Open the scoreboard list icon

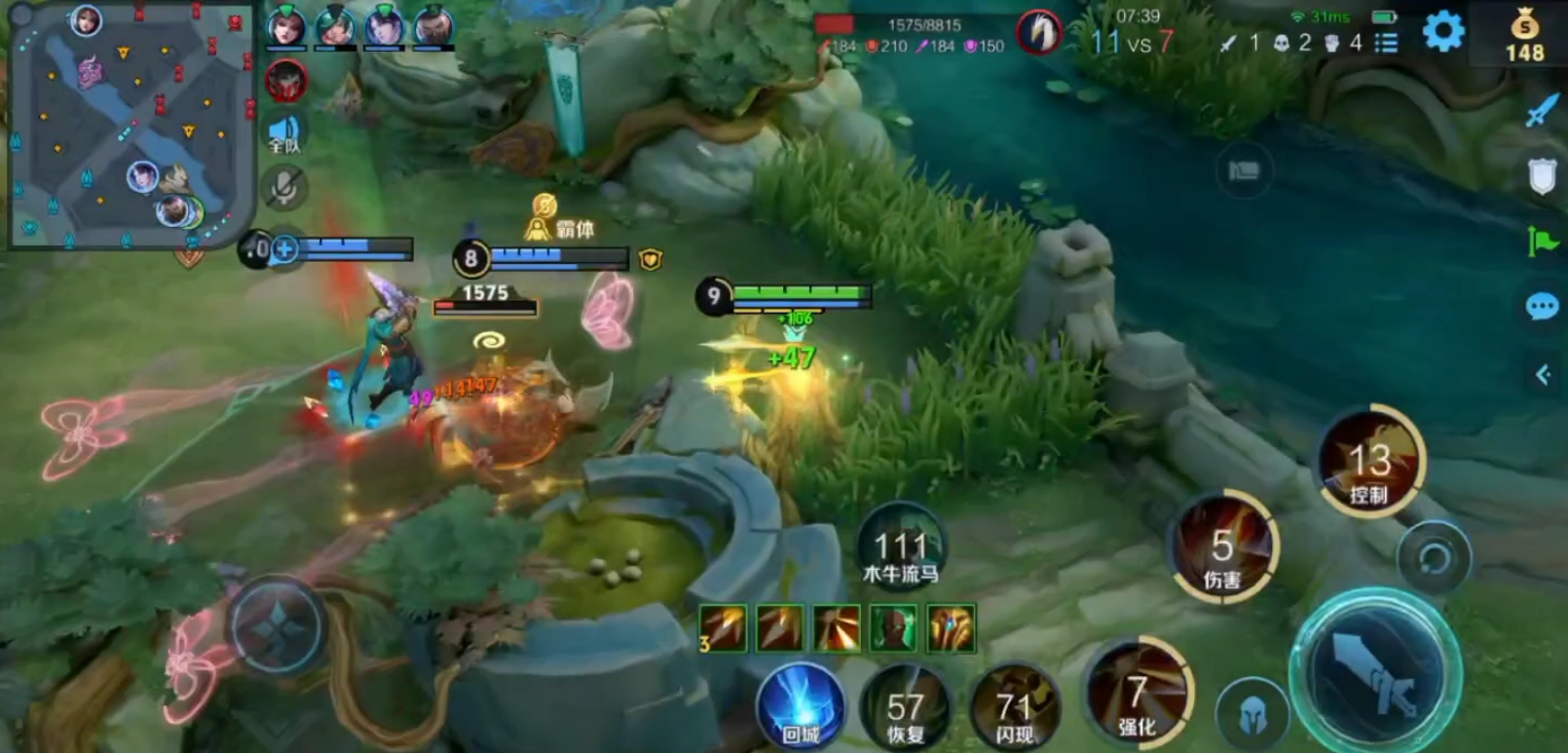(x=1386, y=43)
